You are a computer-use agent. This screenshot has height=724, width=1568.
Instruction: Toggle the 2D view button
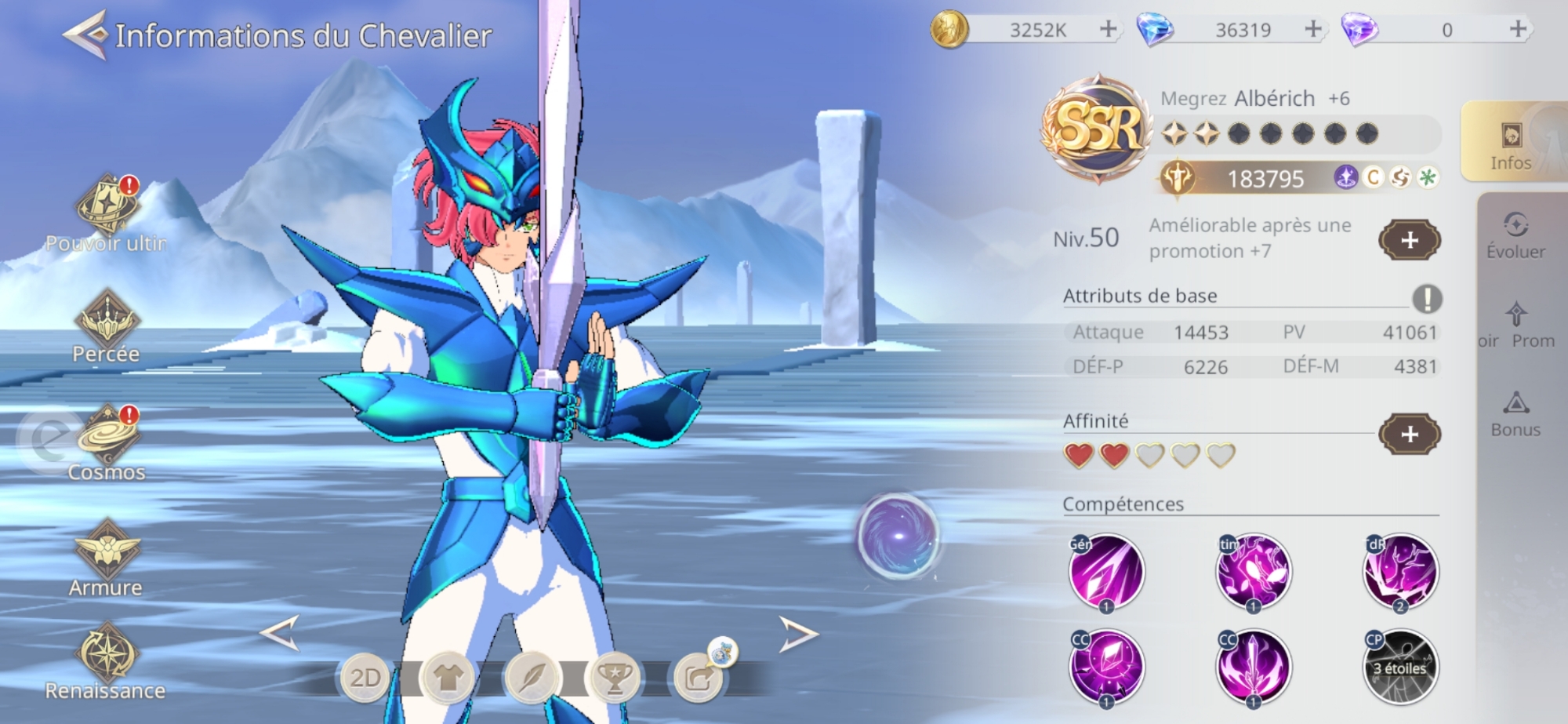coord(365,678)
